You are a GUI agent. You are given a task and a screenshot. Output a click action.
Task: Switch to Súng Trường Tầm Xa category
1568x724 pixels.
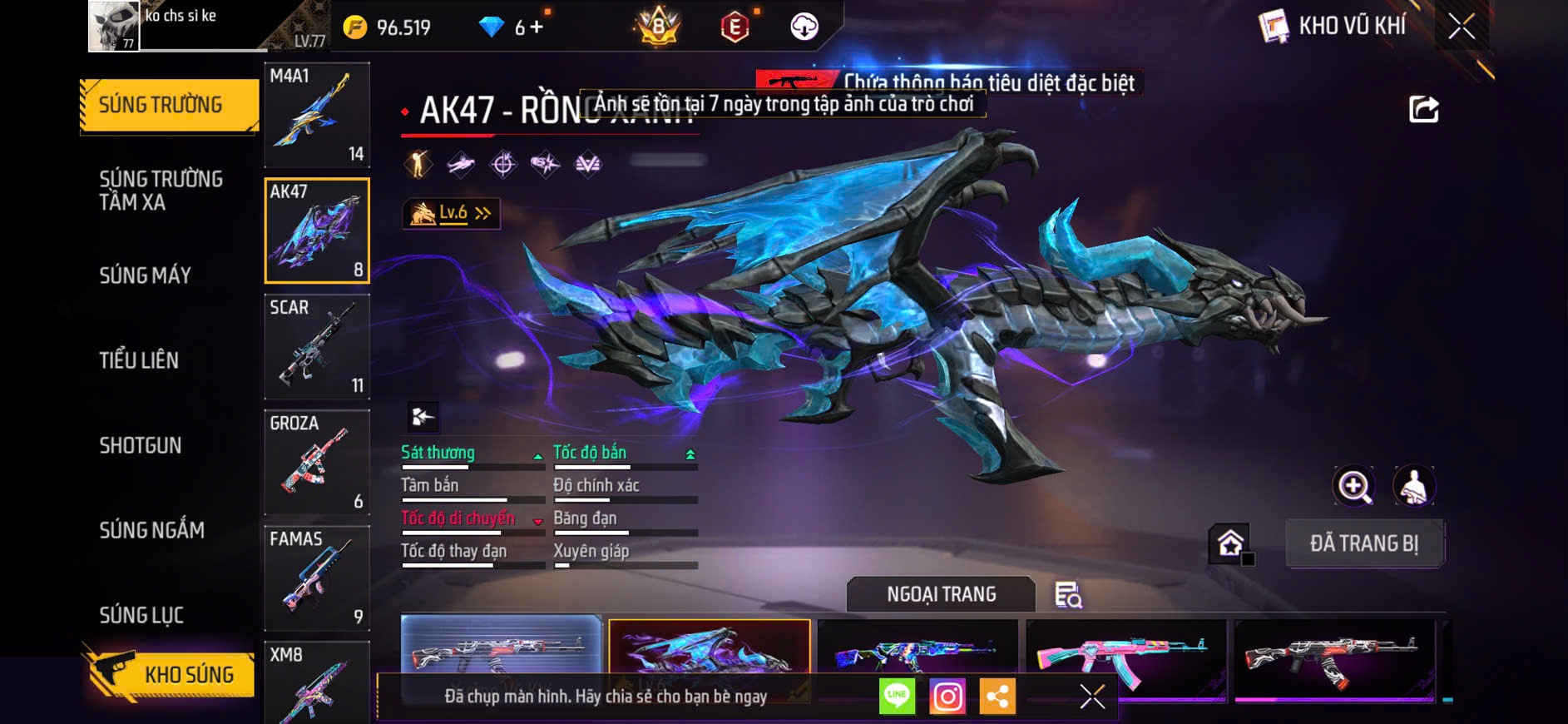point(161,191)
